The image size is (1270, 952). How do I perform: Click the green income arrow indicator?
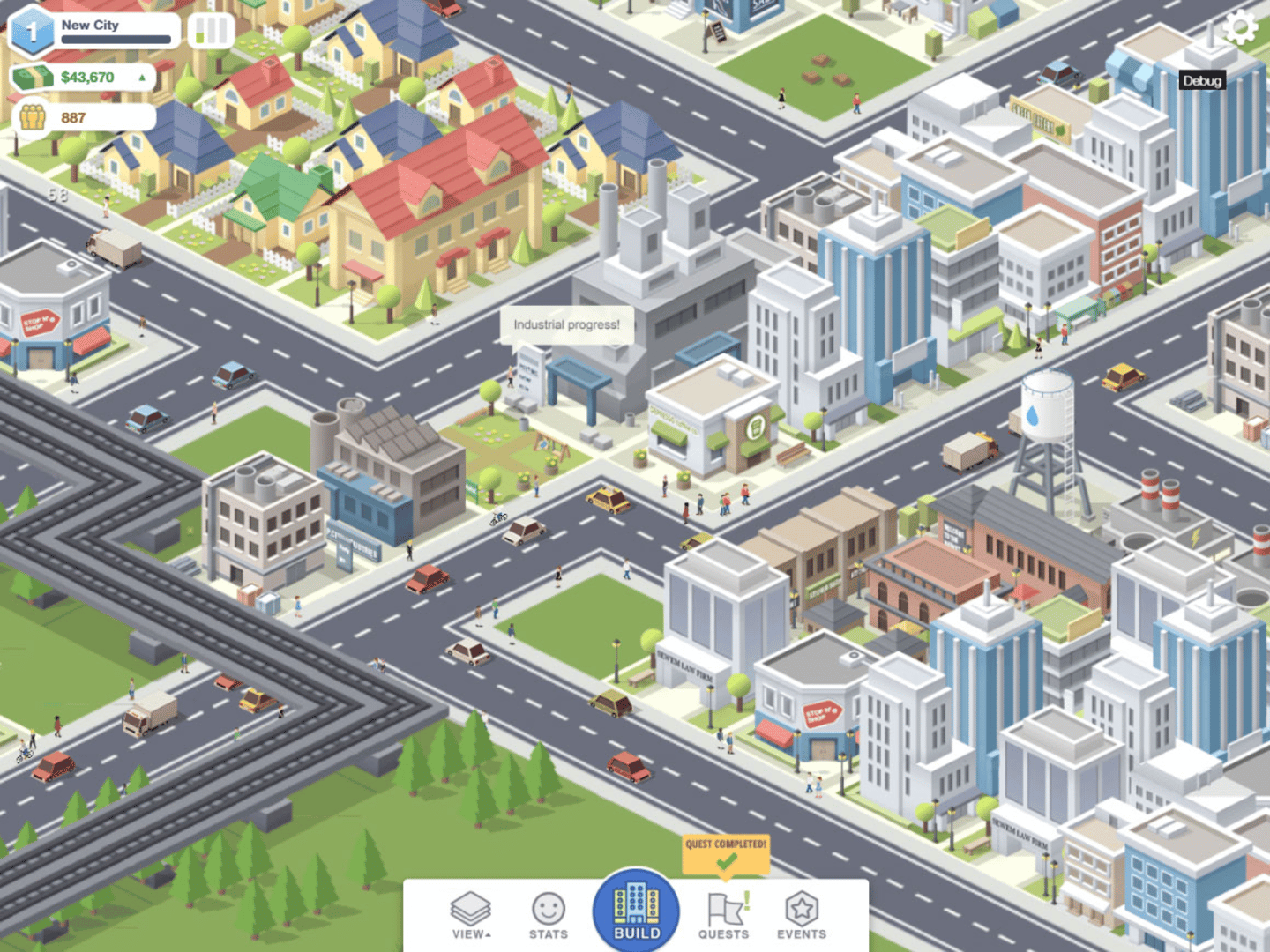[x=141, y=77]
